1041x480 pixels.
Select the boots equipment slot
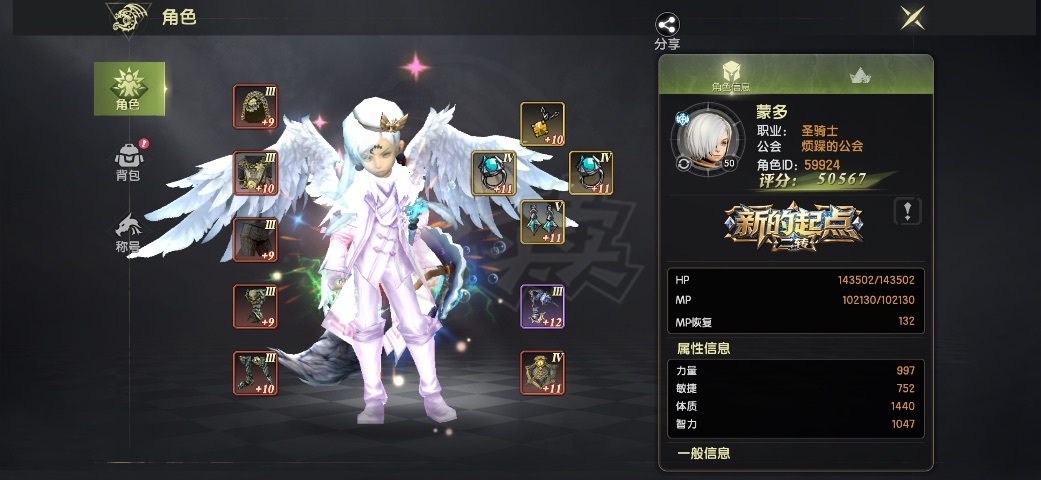pyautogui.click(x=255, y=373)
